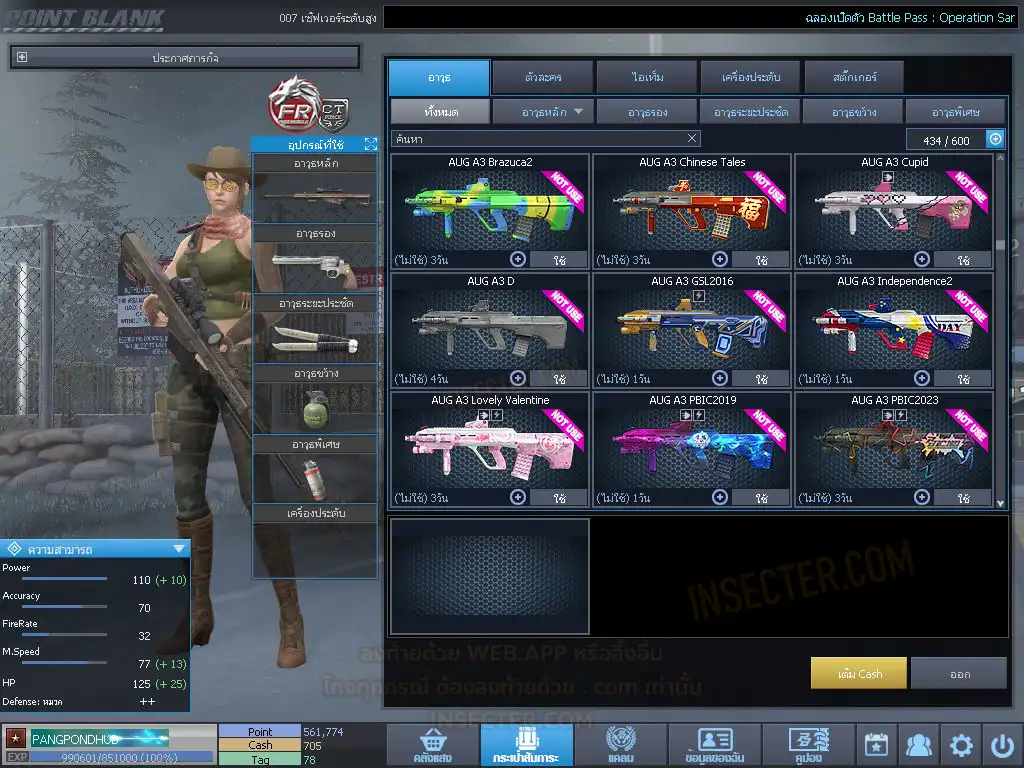Collapse the ความสามารถ stats panel

[179, 548]
